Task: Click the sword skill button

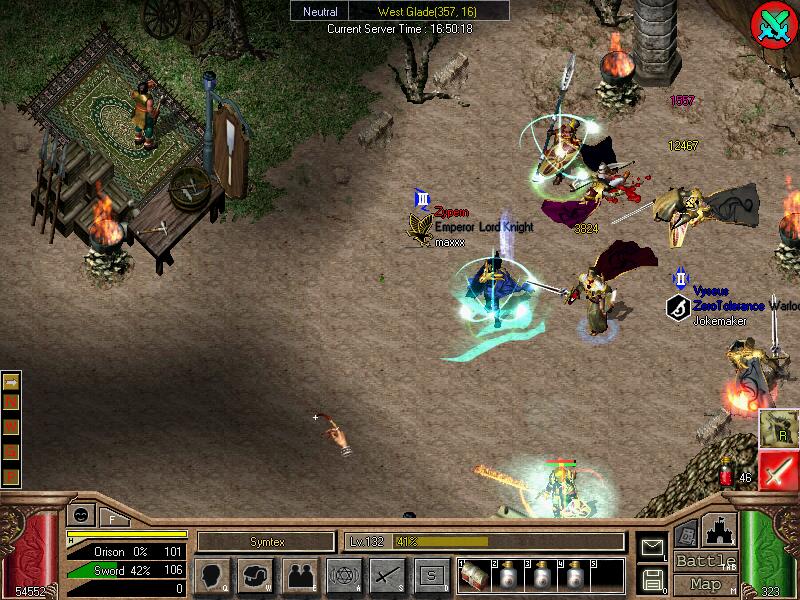Action: (387, 575)
